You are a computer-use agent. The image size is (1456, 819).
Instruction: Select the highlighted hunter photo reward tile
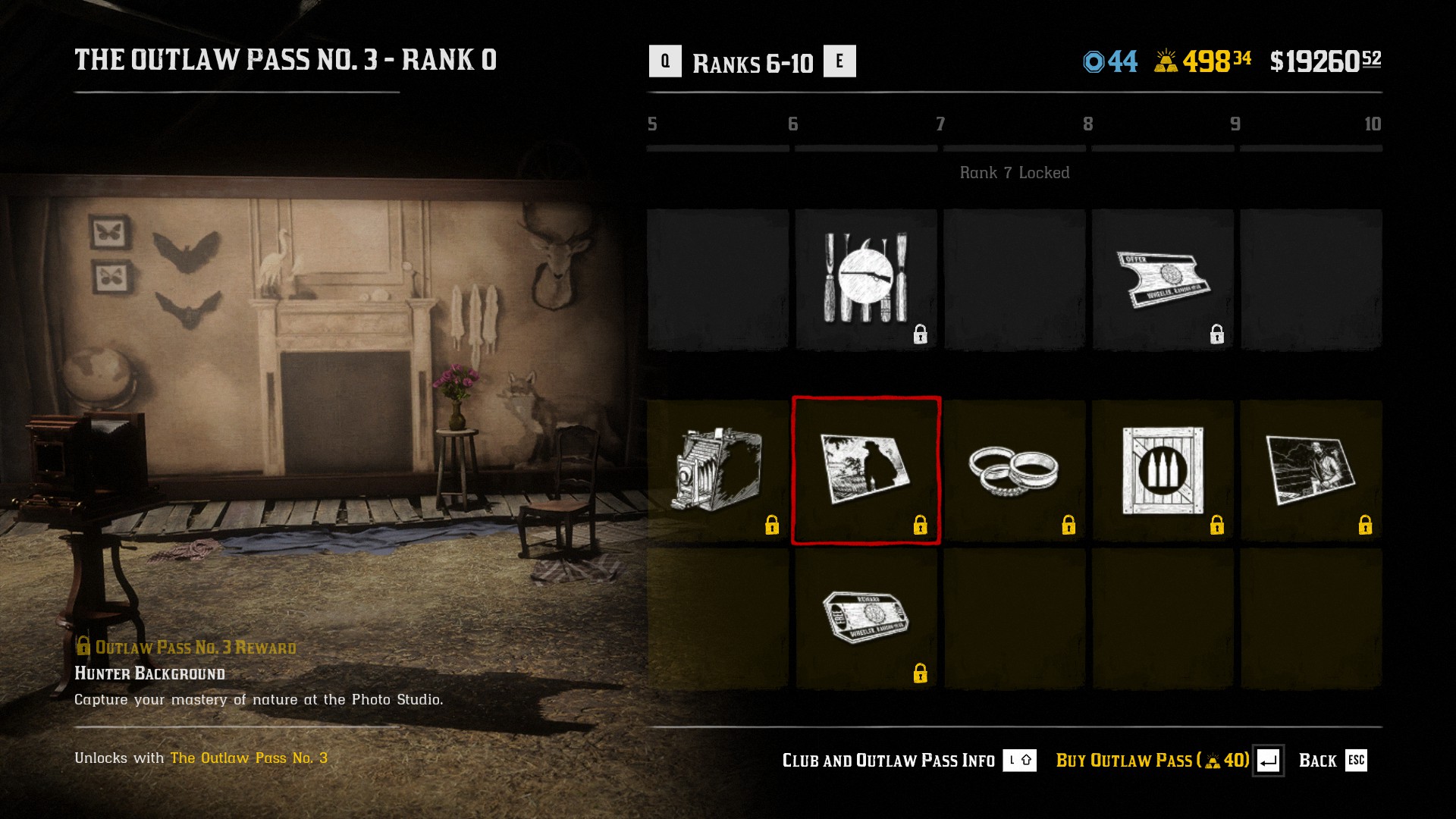tap(867, 469)
